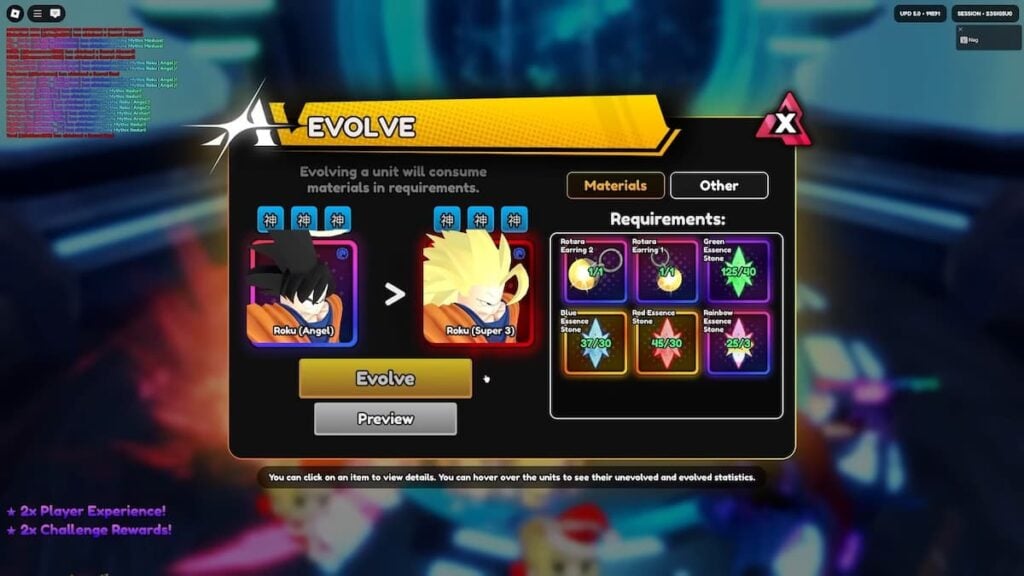Screen dimensions: 1024x576
Task: Inspect the Blue Essence Stone requirement
Action: click(x=594, y=343)
